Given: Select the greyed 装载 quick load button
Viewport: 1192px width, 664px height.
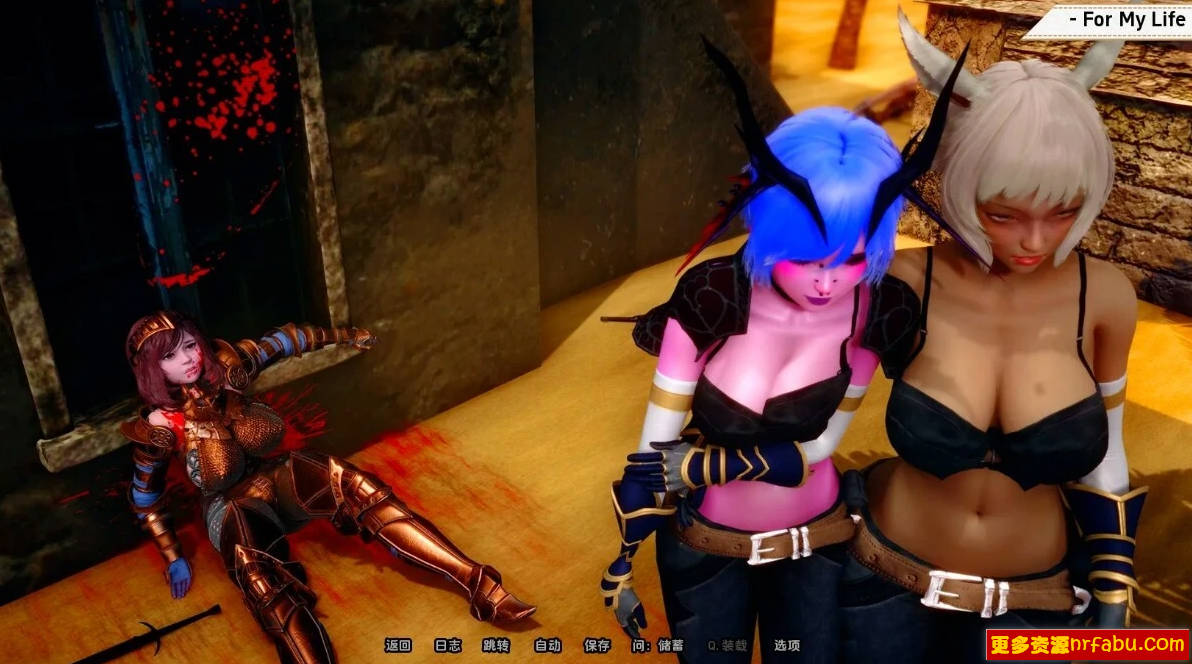Looking at the screenshot, I should pyautogui.click(x=727, y=646).
